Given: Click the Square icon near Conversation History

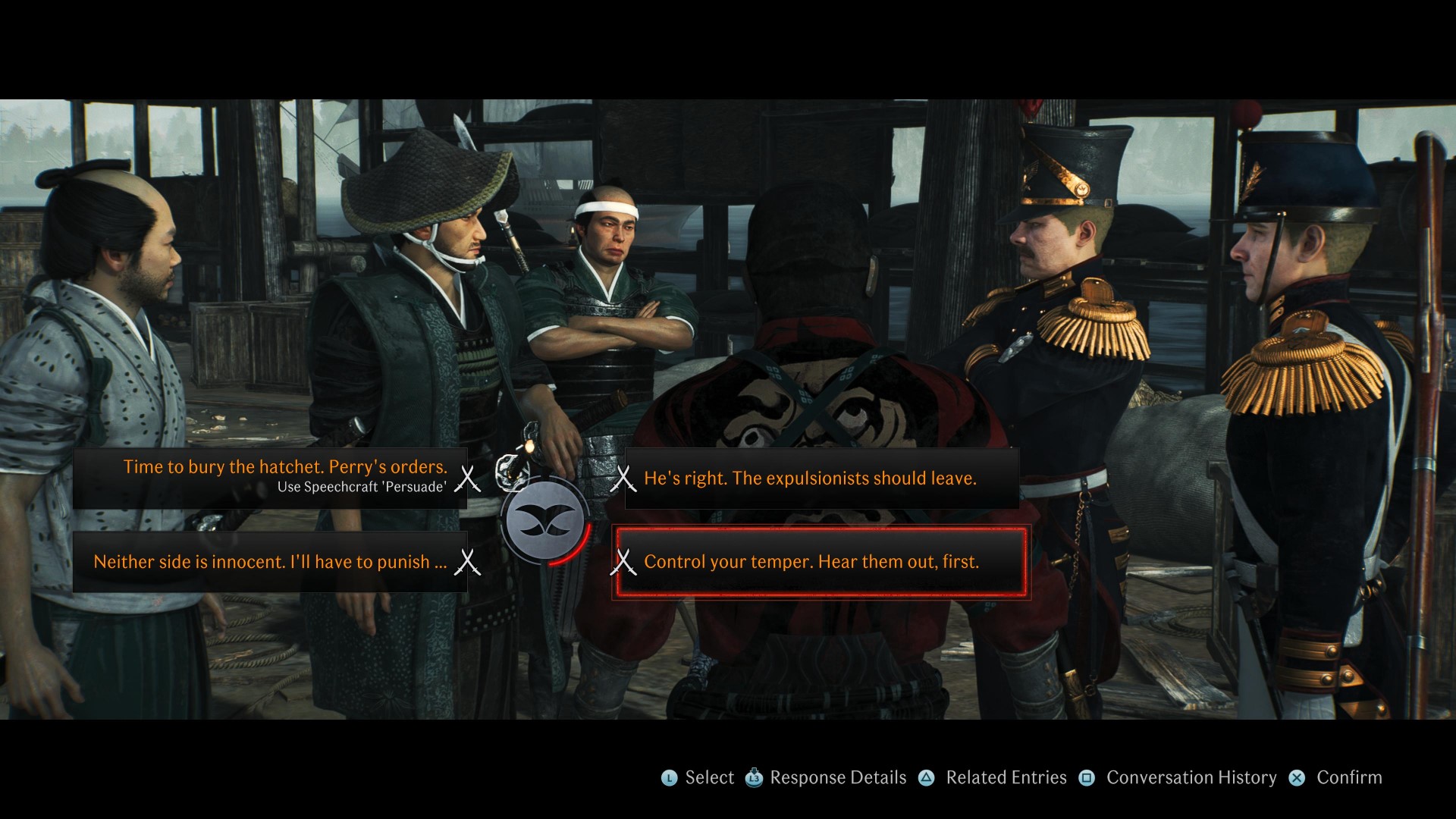Looking at the screenshot, I should (x=1087, y=777).
